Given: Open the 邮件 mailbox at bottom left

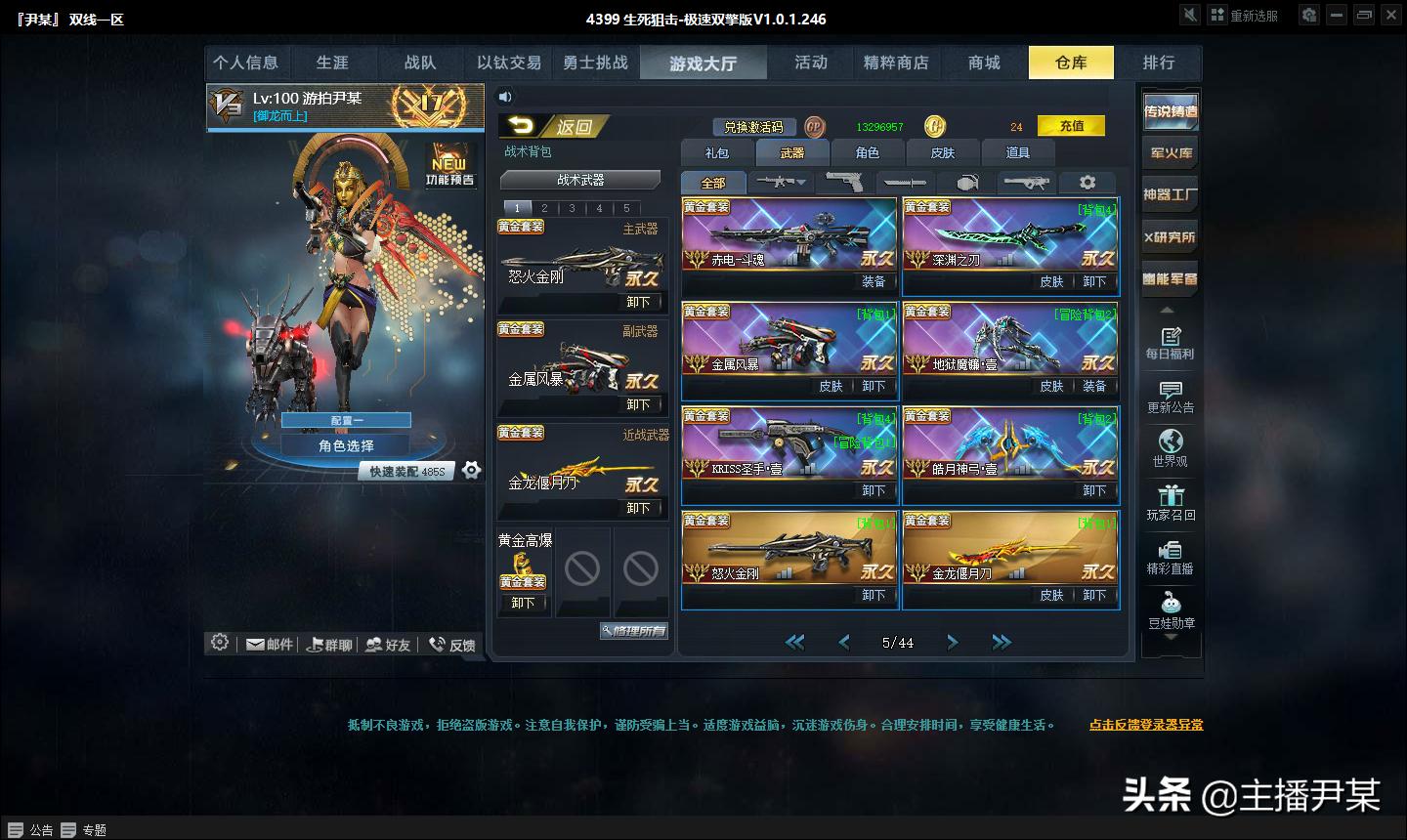Looking at the screenshot, I should tap(268, 643).
